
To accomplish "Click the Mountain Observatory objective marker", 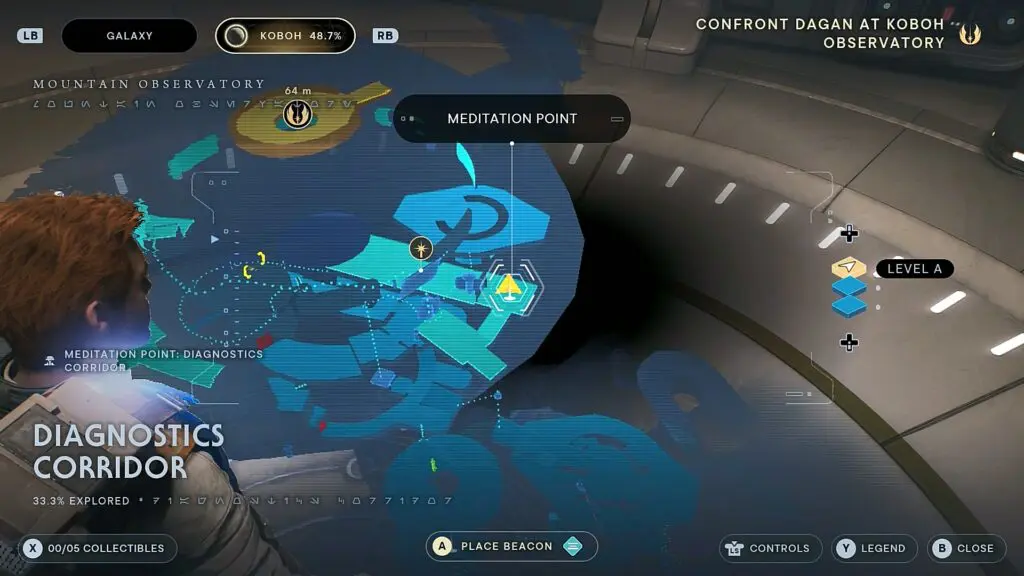I will (x=296, y=115).
